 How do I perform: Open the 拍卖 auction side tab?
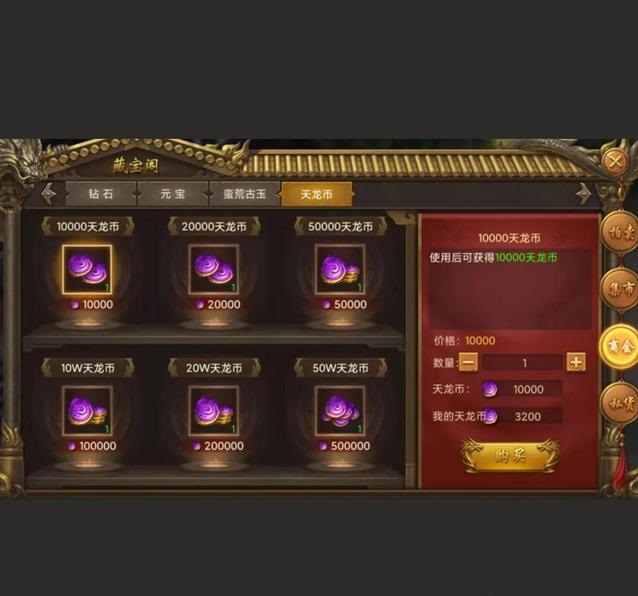tap(620, 234)
